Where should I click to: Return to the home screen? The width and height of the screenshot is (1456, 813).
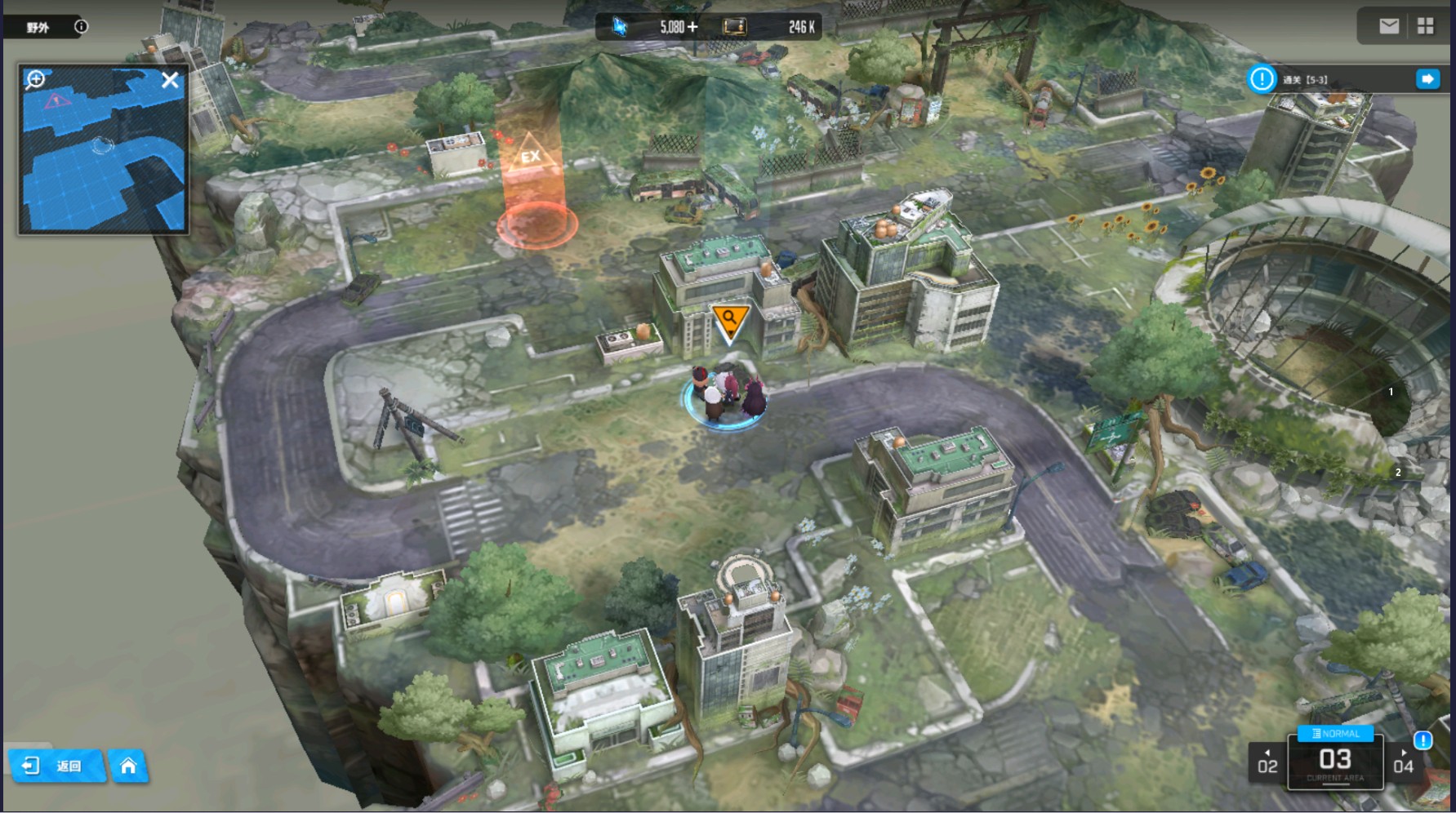(x=128, y=766)
